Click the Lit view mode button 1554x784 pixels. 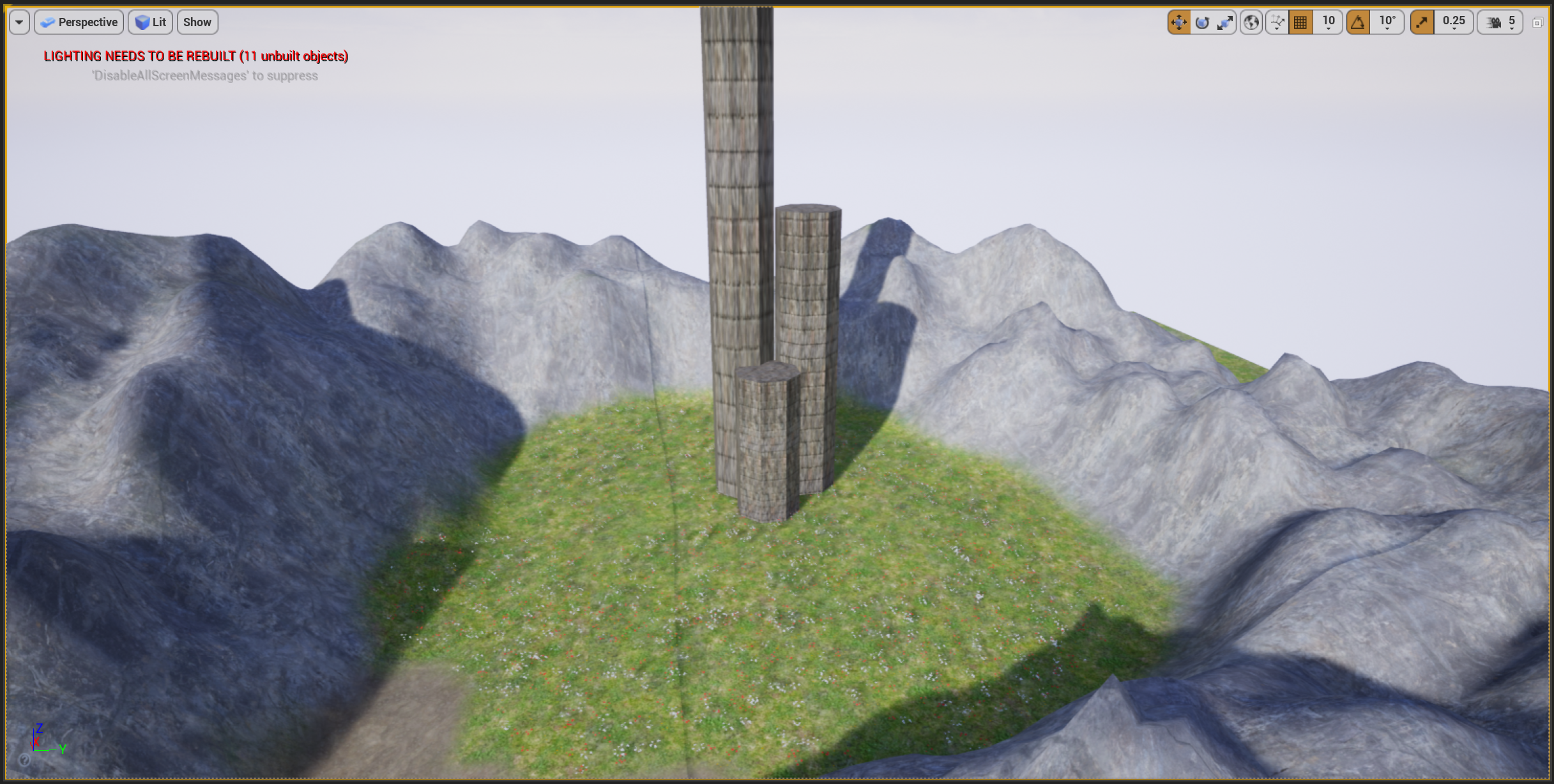click(150, 22)
